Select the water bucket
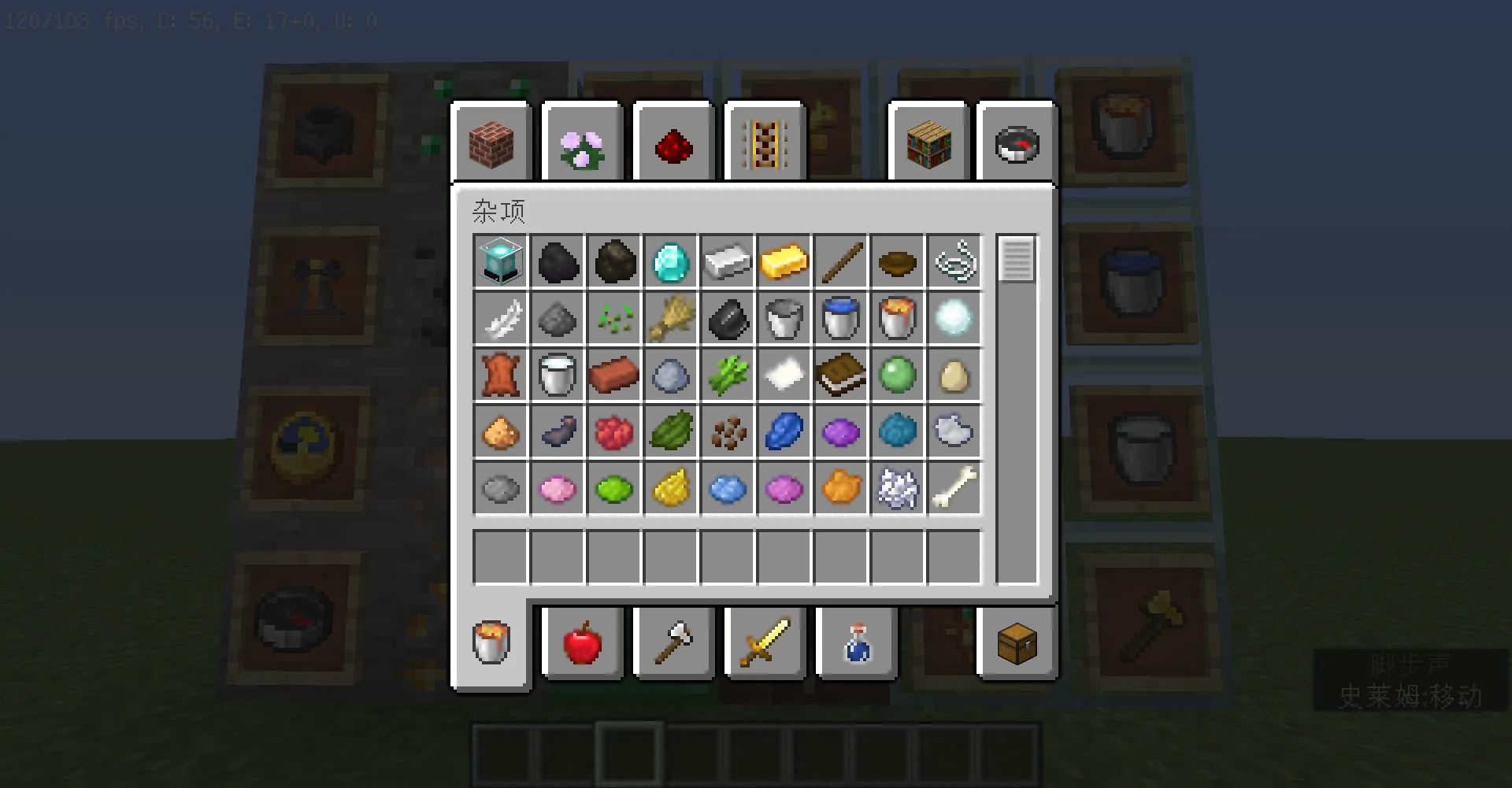 click(x=841, y=319)
